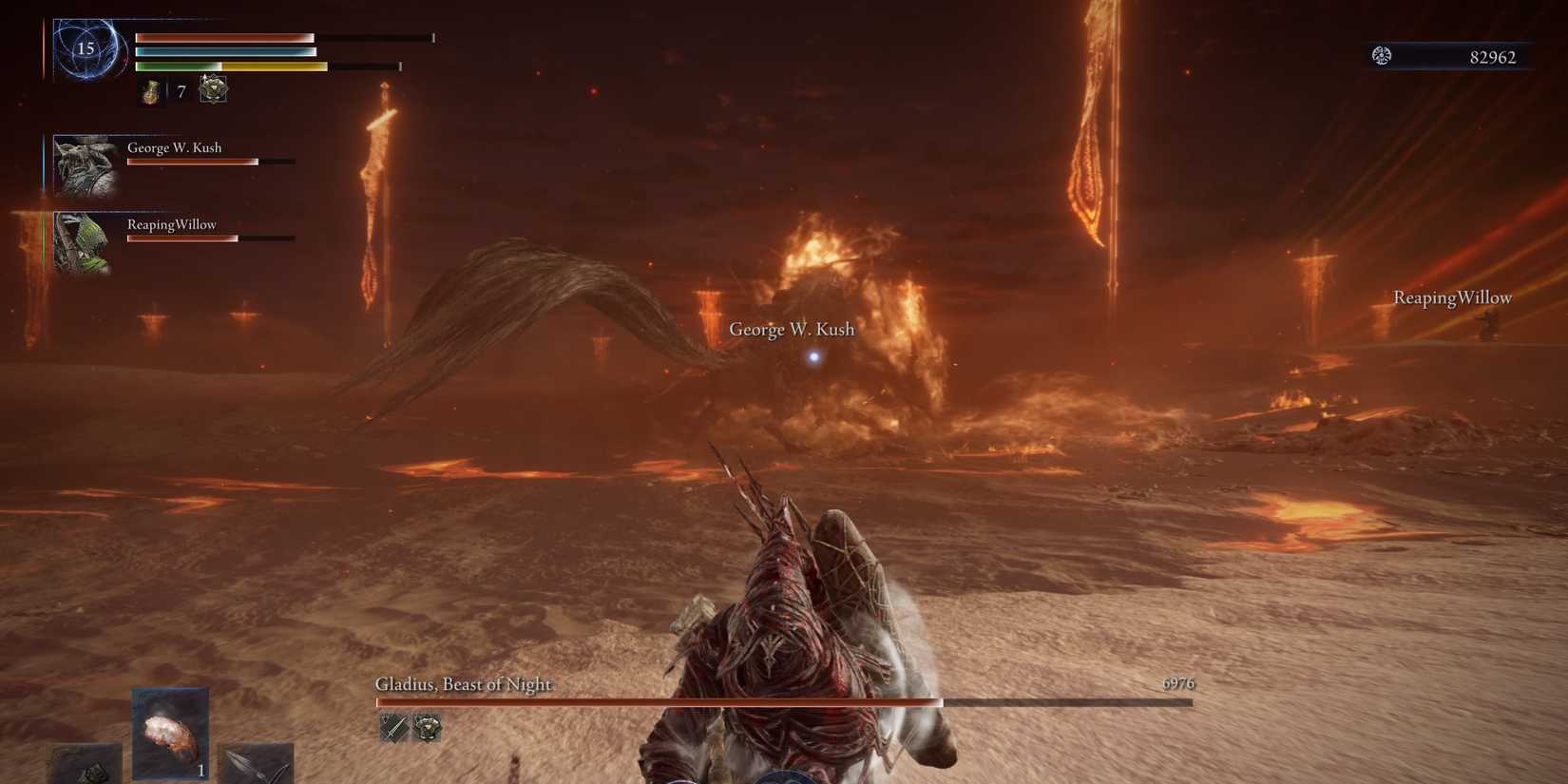Inspect the player's armor buff status icon
1568x784 pixels.
[x=213, y=89]
